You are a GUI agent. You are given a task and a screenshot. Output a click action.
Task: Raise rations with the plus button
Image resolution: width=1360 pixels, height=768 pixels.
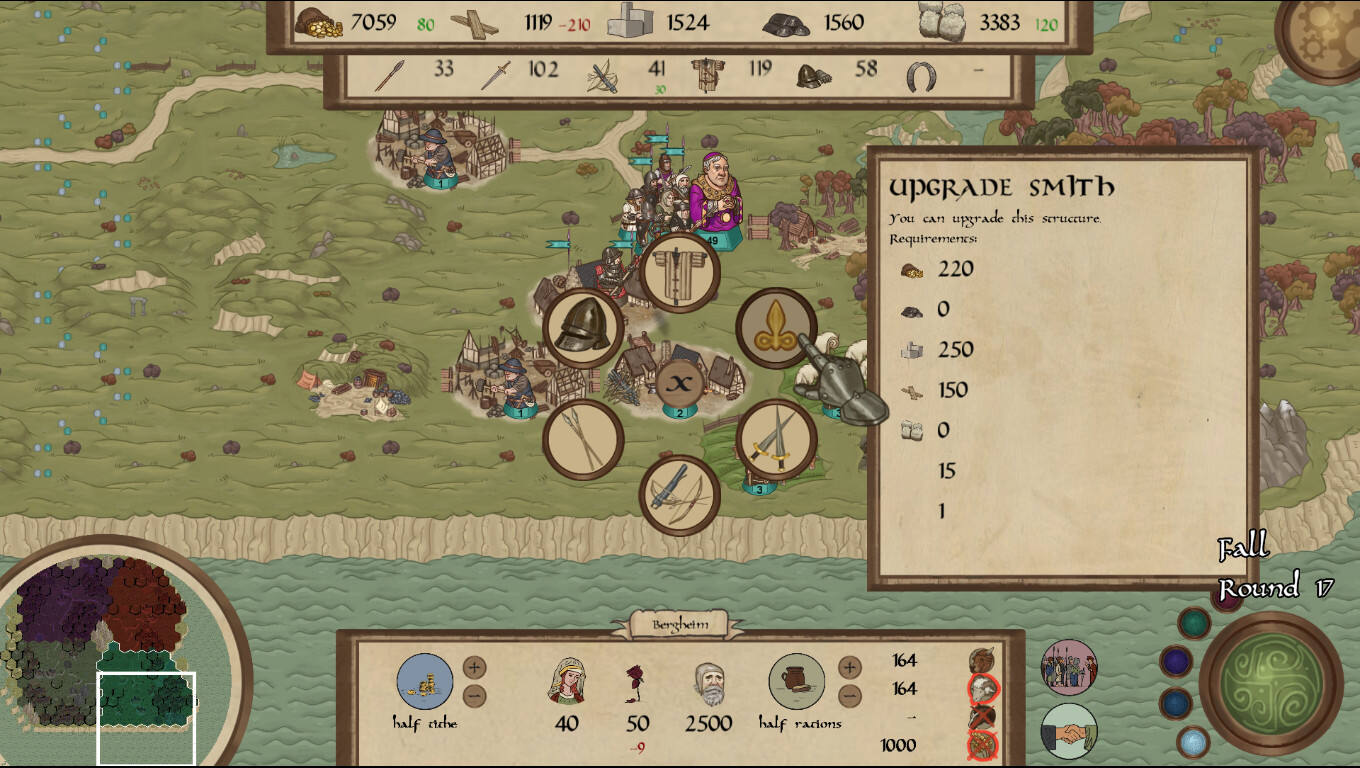849,667
